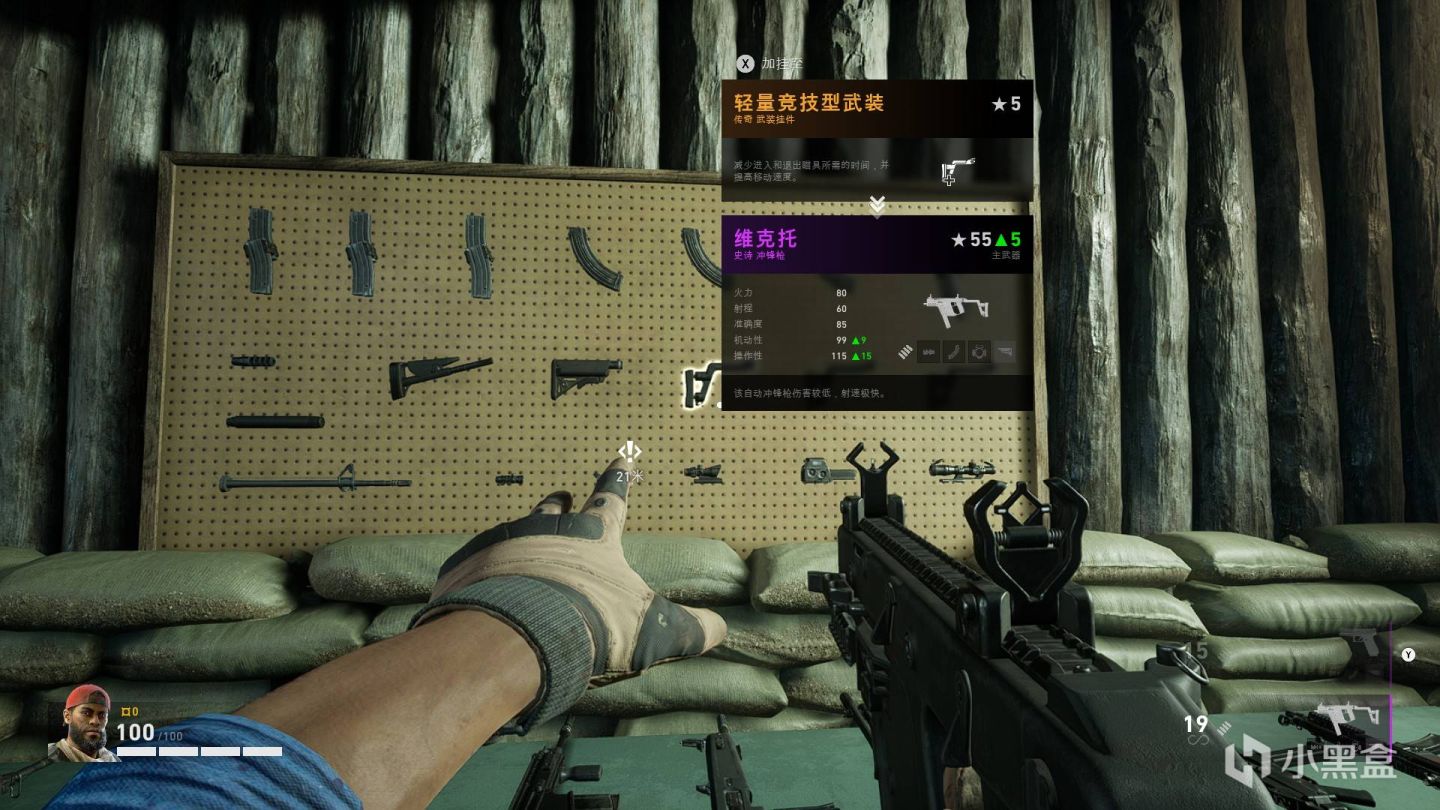1440x810 pixels.
Task: Select the highlighted stock attachment slot
Action: point(1004,352)
